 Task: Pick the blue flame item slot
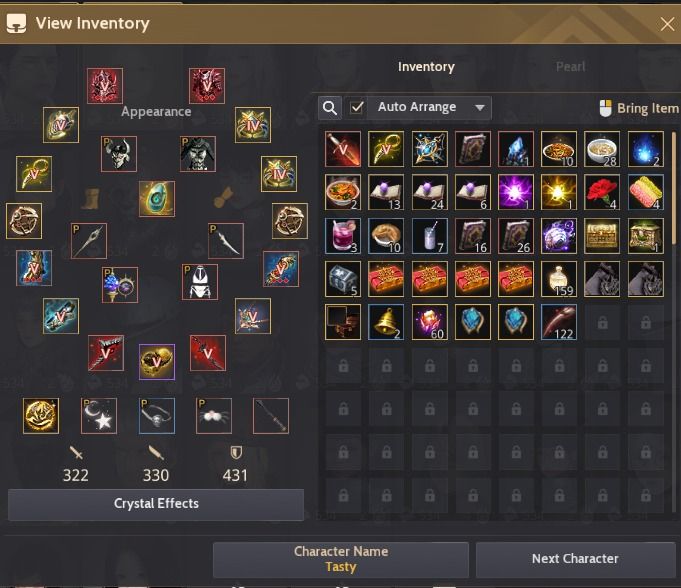pyautogui.click(x=645, y=150)
